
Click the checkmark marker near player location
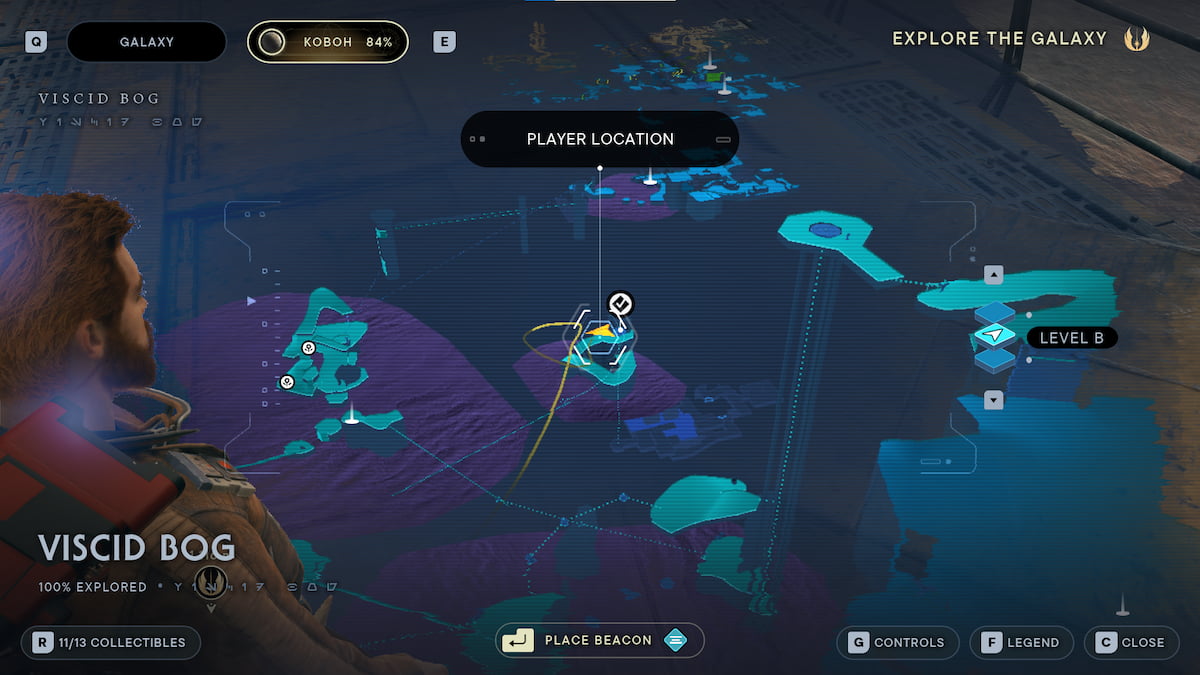click(x=621, y=303)
